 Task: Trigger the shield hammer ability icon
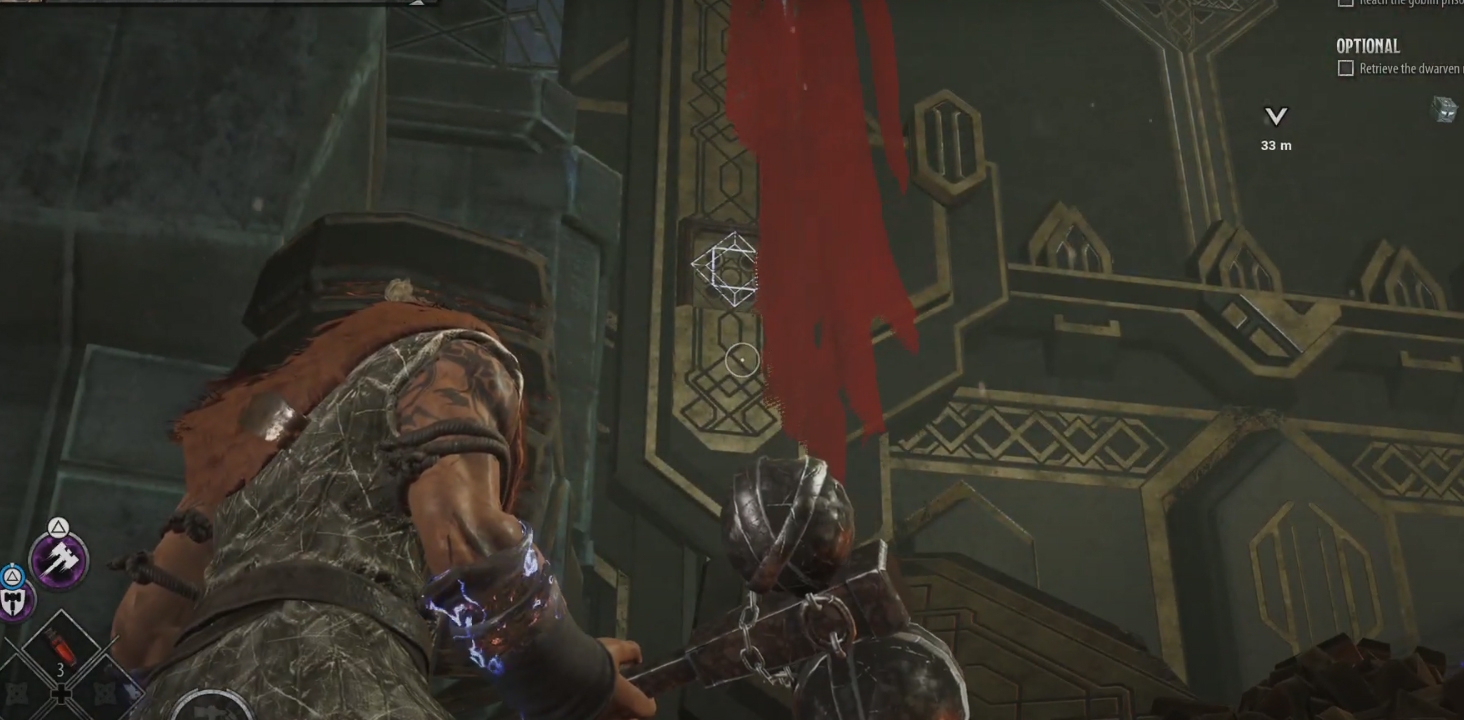pyautogui.click(x=15, y=601)
